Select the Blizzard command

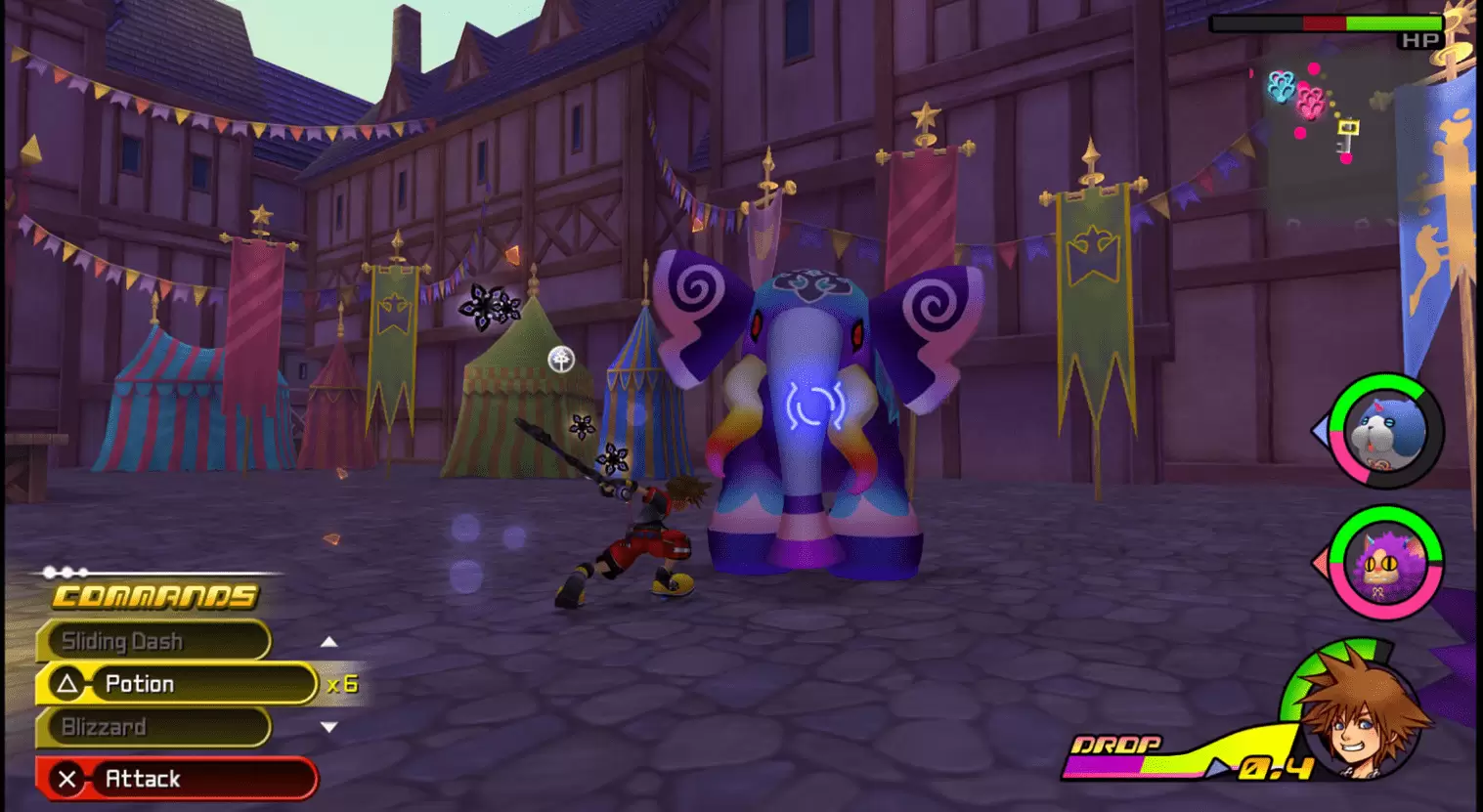point(125,727)
